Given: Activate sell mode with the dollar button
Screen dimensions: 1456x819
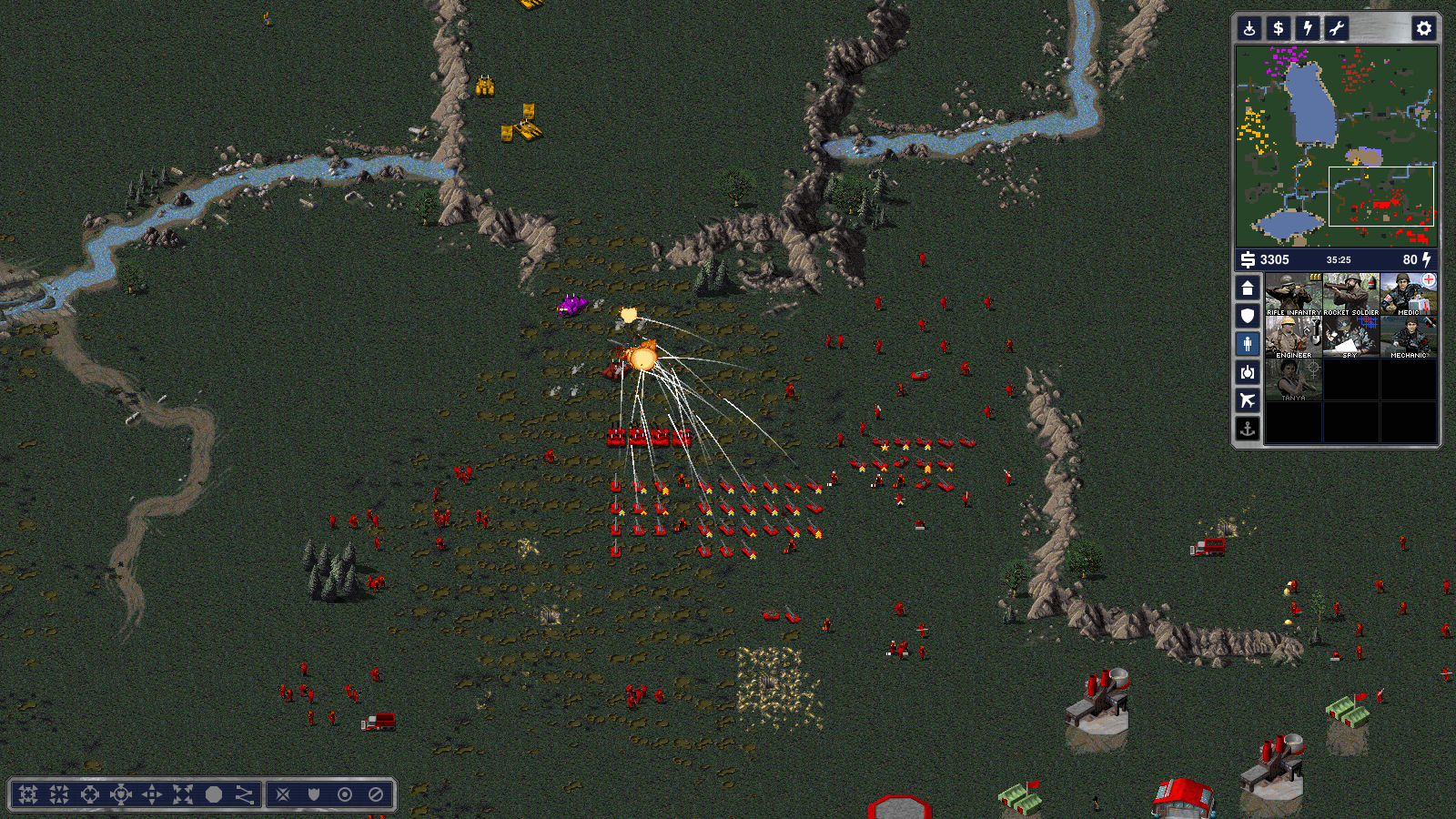Looking at the screenshot, I should pos(1279,28).
